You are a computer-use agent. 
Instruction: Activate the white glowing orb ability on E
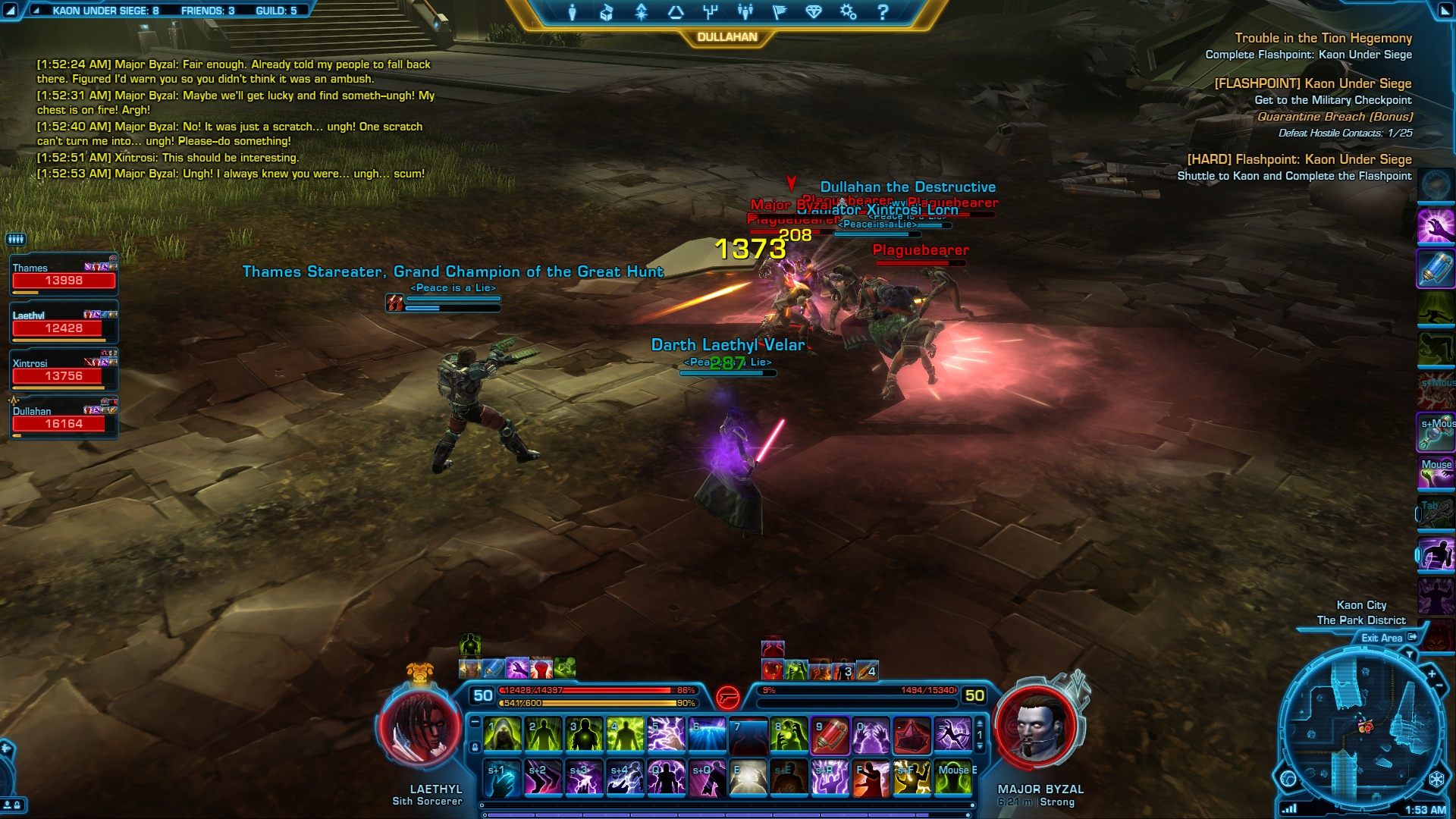point(748,779)
